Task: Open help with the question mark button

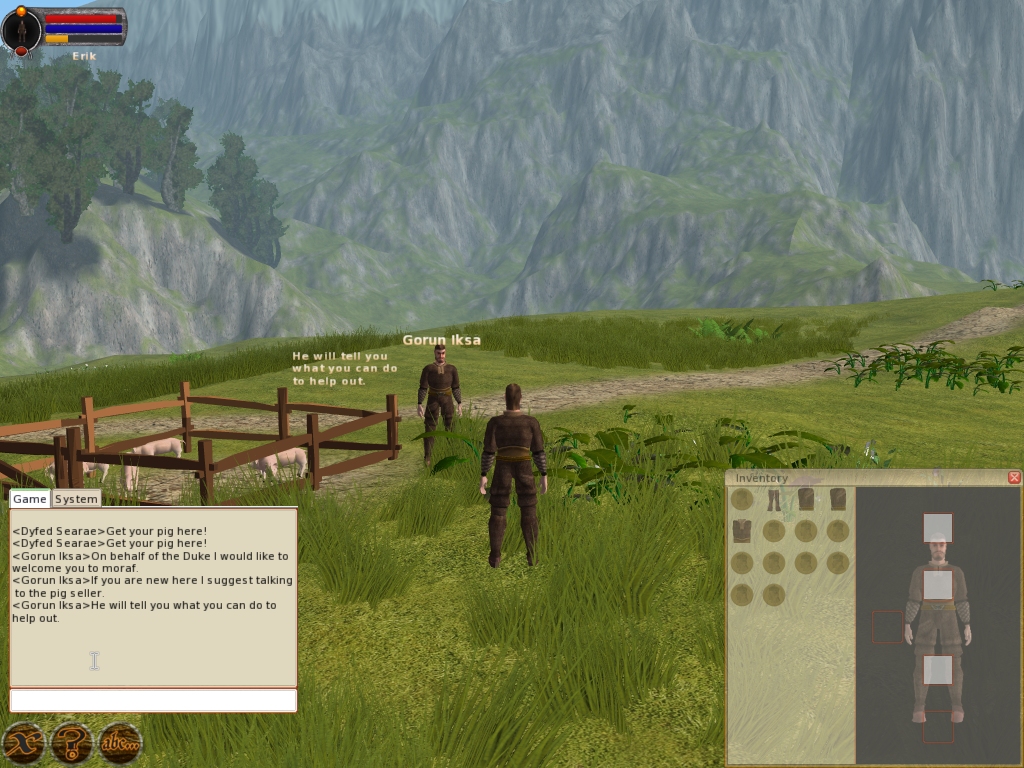Action: [x=72, y=743]
